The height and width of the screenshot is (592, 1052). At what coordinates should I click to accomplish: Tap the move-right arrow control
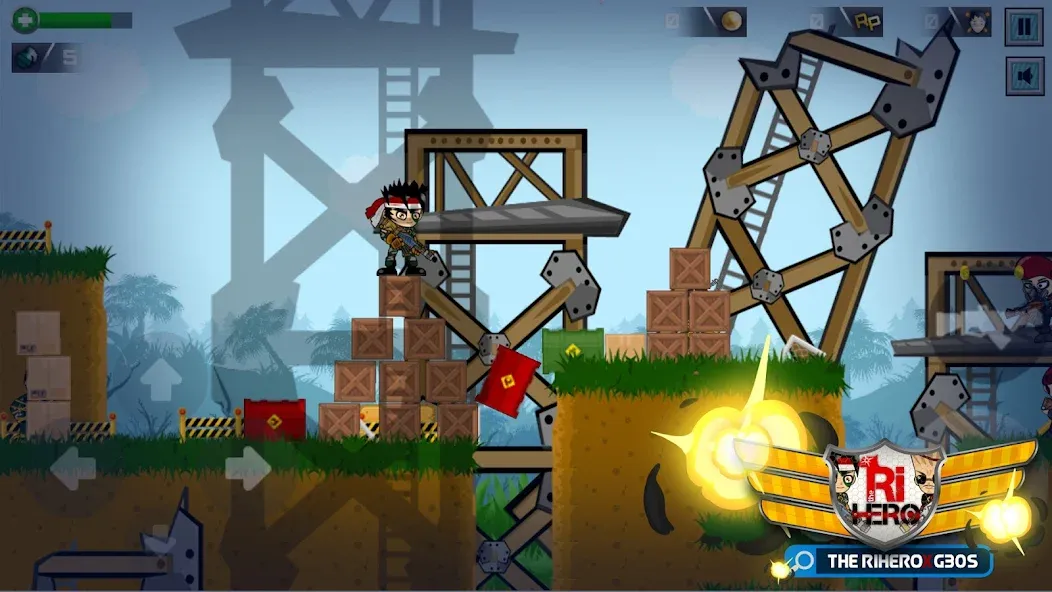pyautogui.click(x=247, y=468)
